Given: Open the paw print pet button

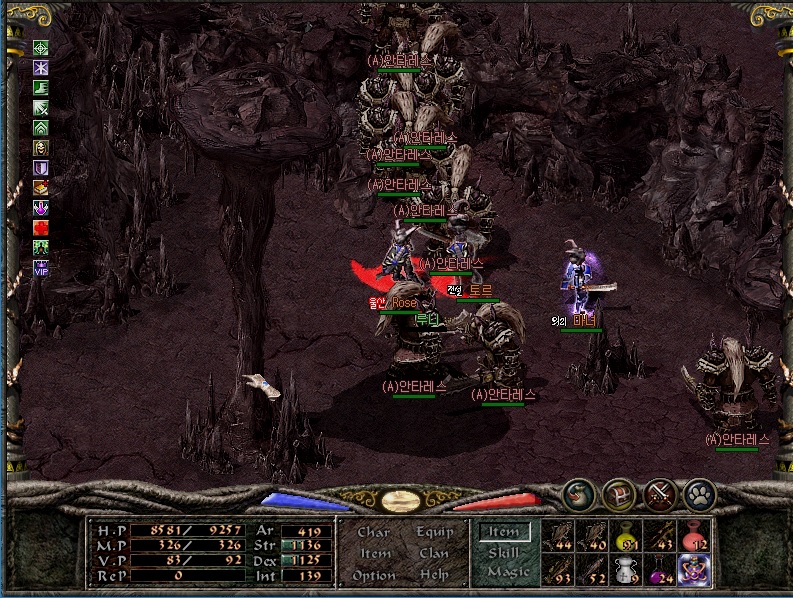Looking at the screenshot, I should coord(699,493).
